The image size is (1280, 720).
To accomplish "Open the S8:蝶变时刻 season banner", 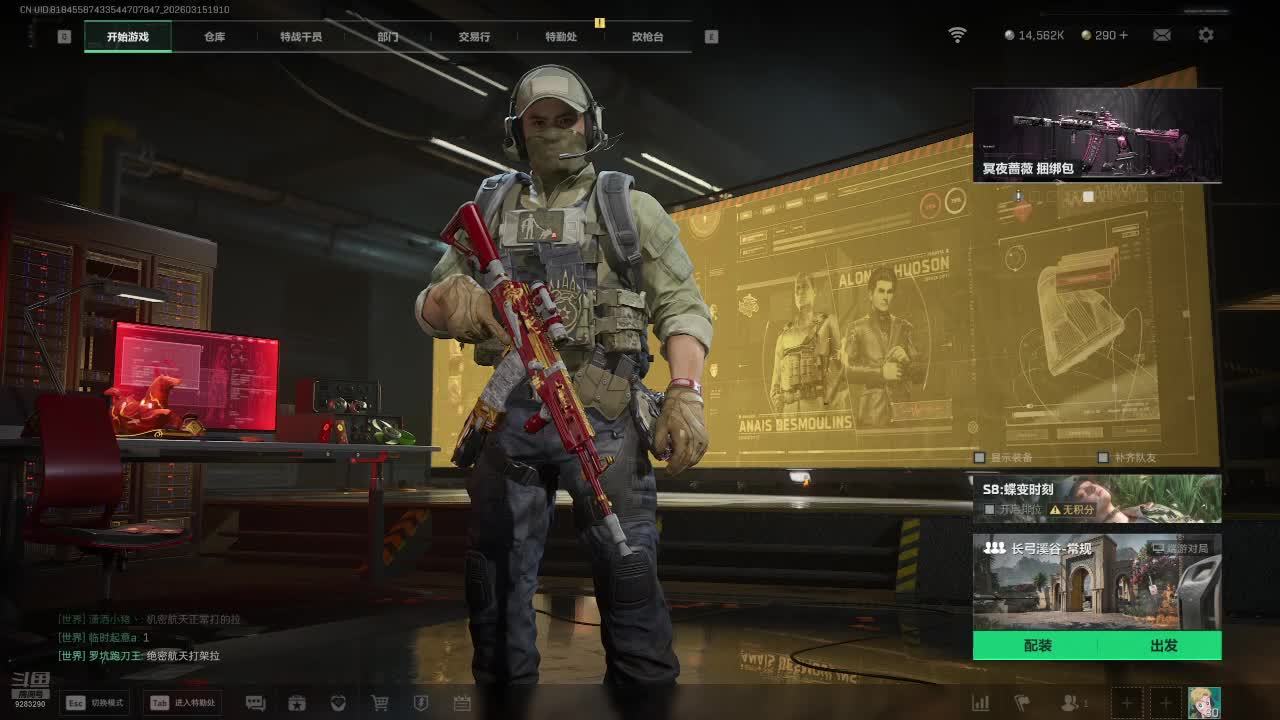I will click(x=1097, y=498).
